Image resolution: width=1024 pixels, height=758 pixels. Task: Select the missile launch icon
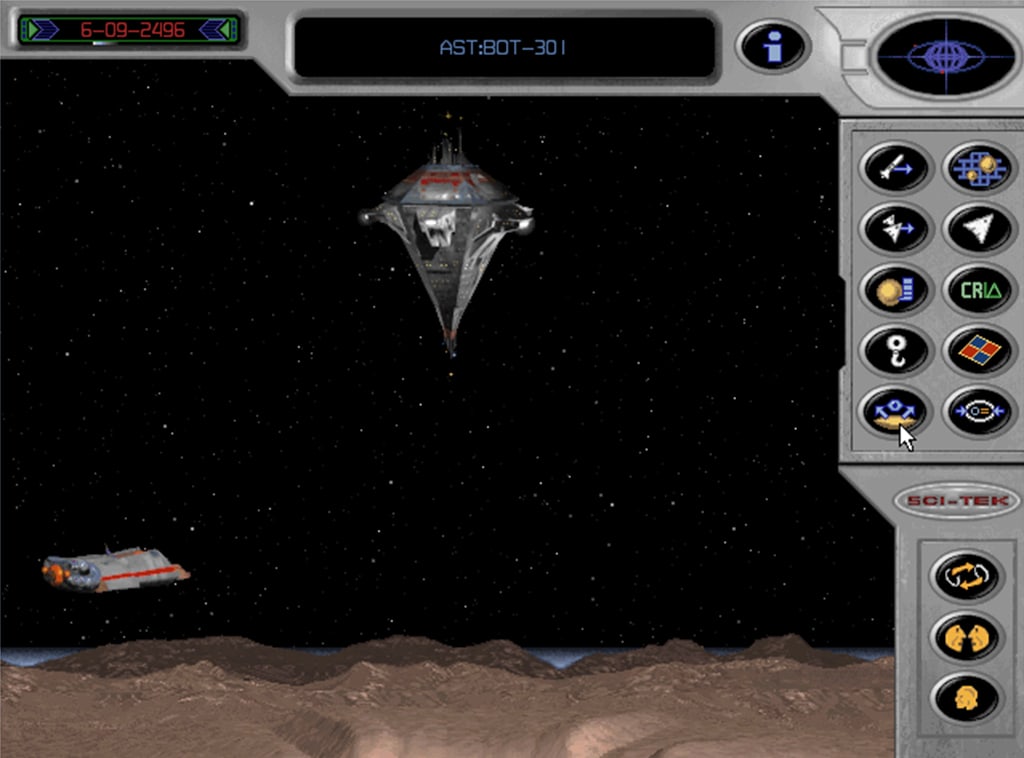[894, 169]
